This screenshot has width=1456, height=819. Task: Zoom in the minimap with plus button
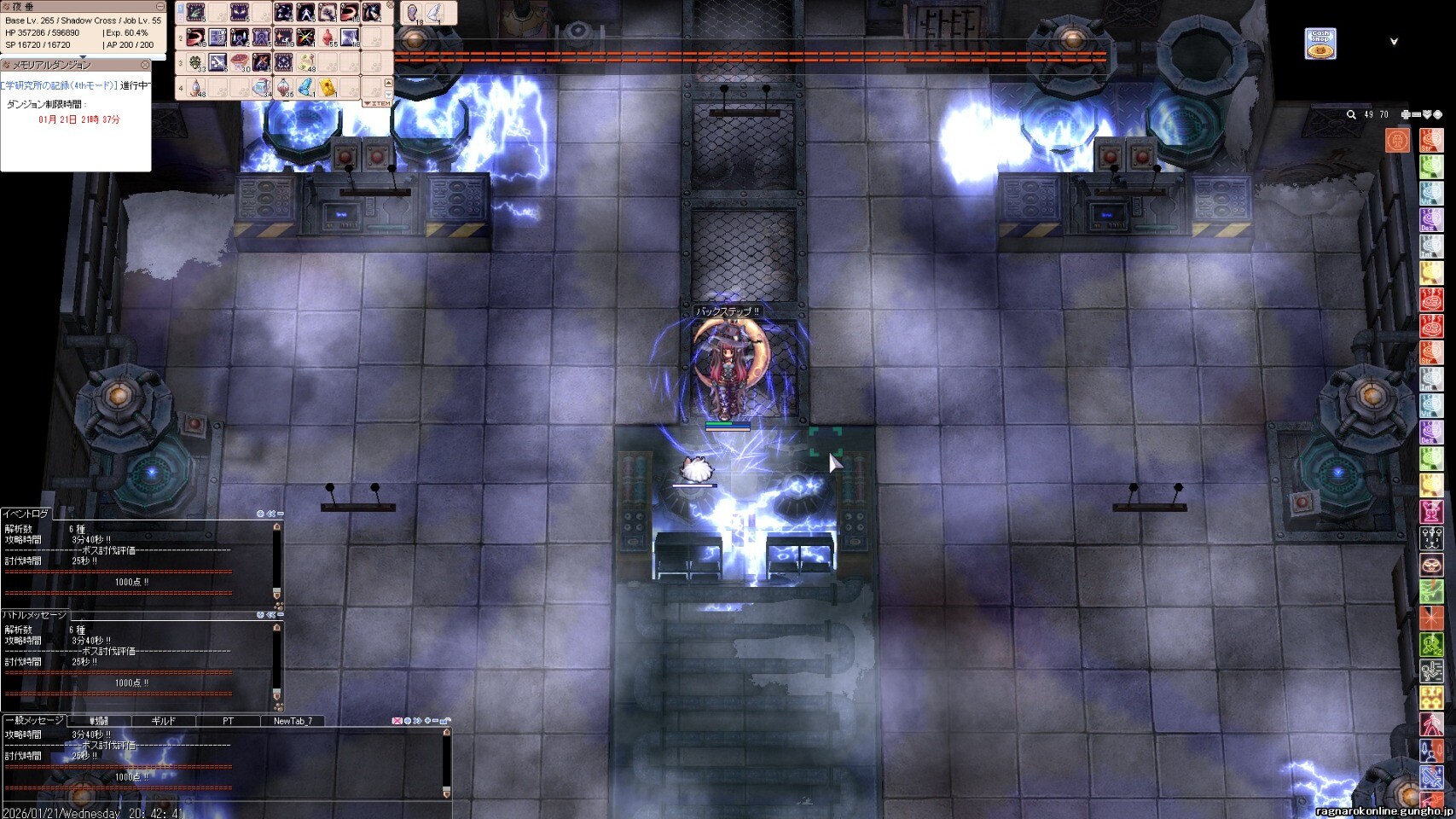[1406, 114]
